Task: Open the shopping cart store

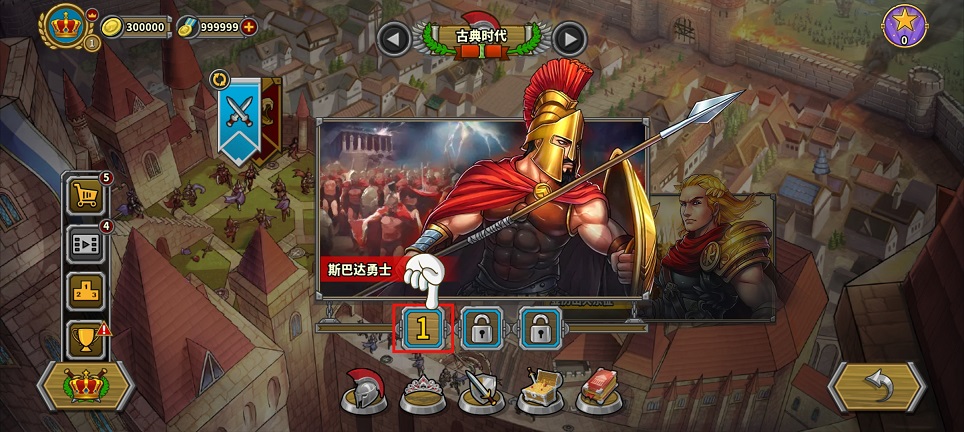Action: tap(86, 195)
